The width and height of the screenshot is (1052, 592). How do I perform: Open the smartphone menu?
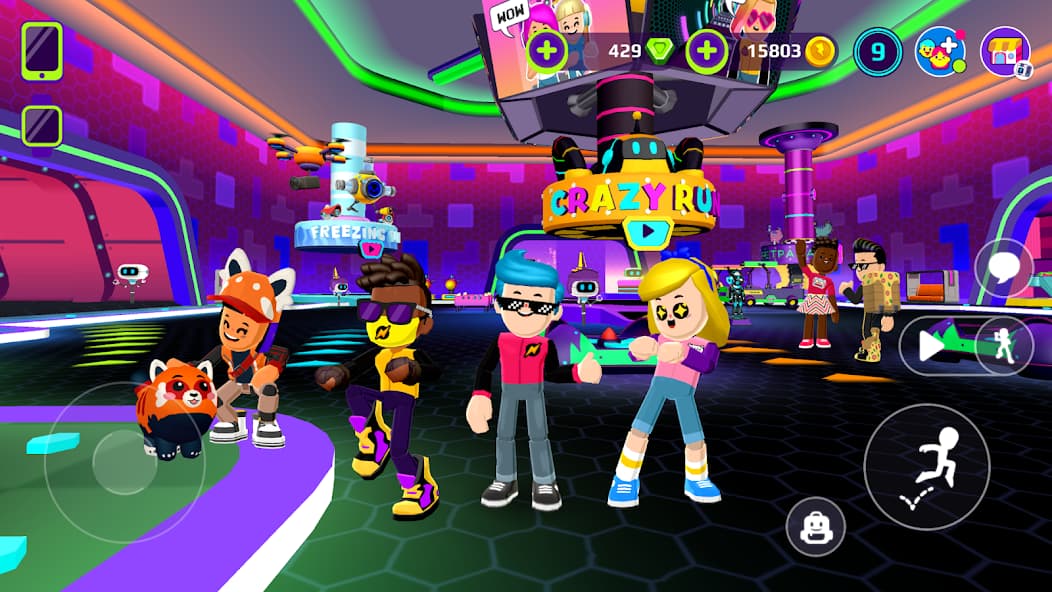click(x=42, y=51)
